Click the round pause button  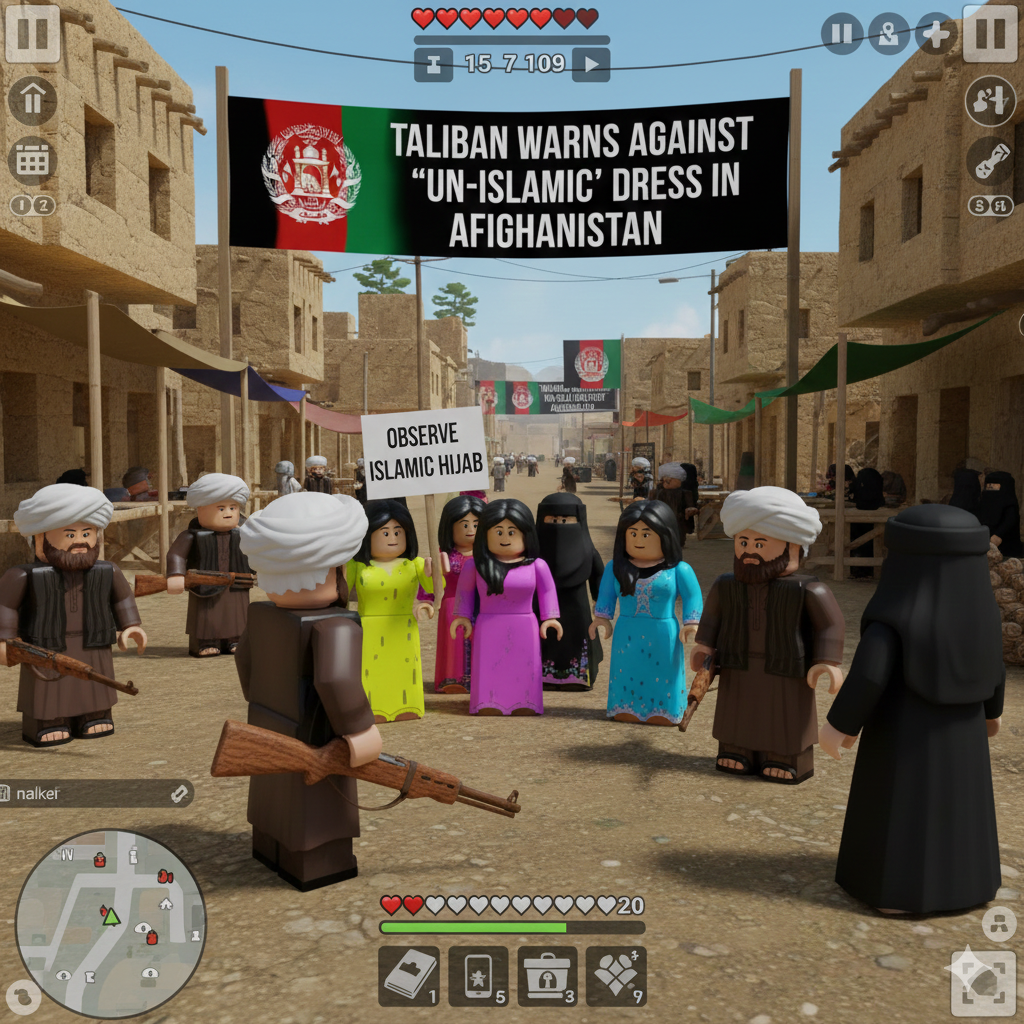[842, 34]
